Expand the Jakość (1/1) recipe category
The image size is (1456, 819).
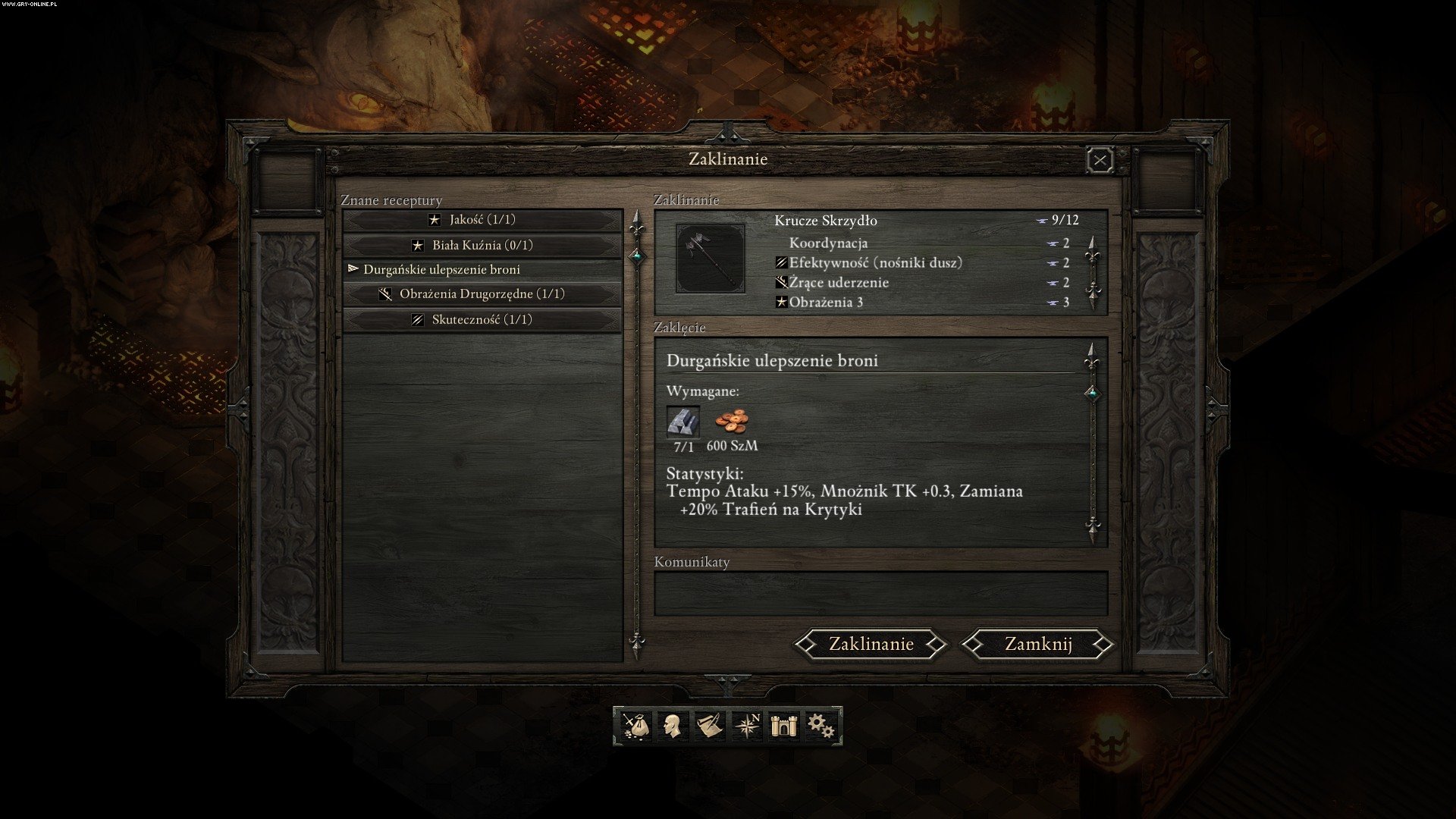482,220
